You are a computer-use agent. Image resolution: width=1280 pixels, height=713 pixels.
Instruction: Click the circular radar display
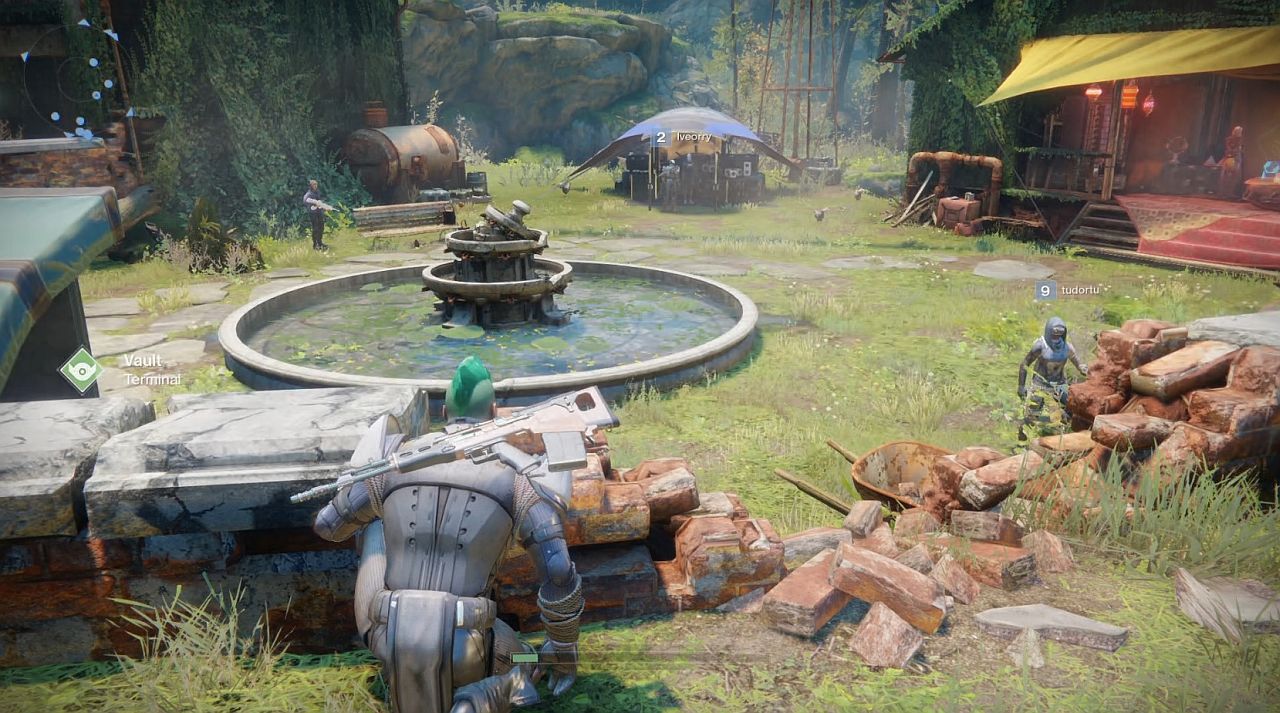pos(75,78)
